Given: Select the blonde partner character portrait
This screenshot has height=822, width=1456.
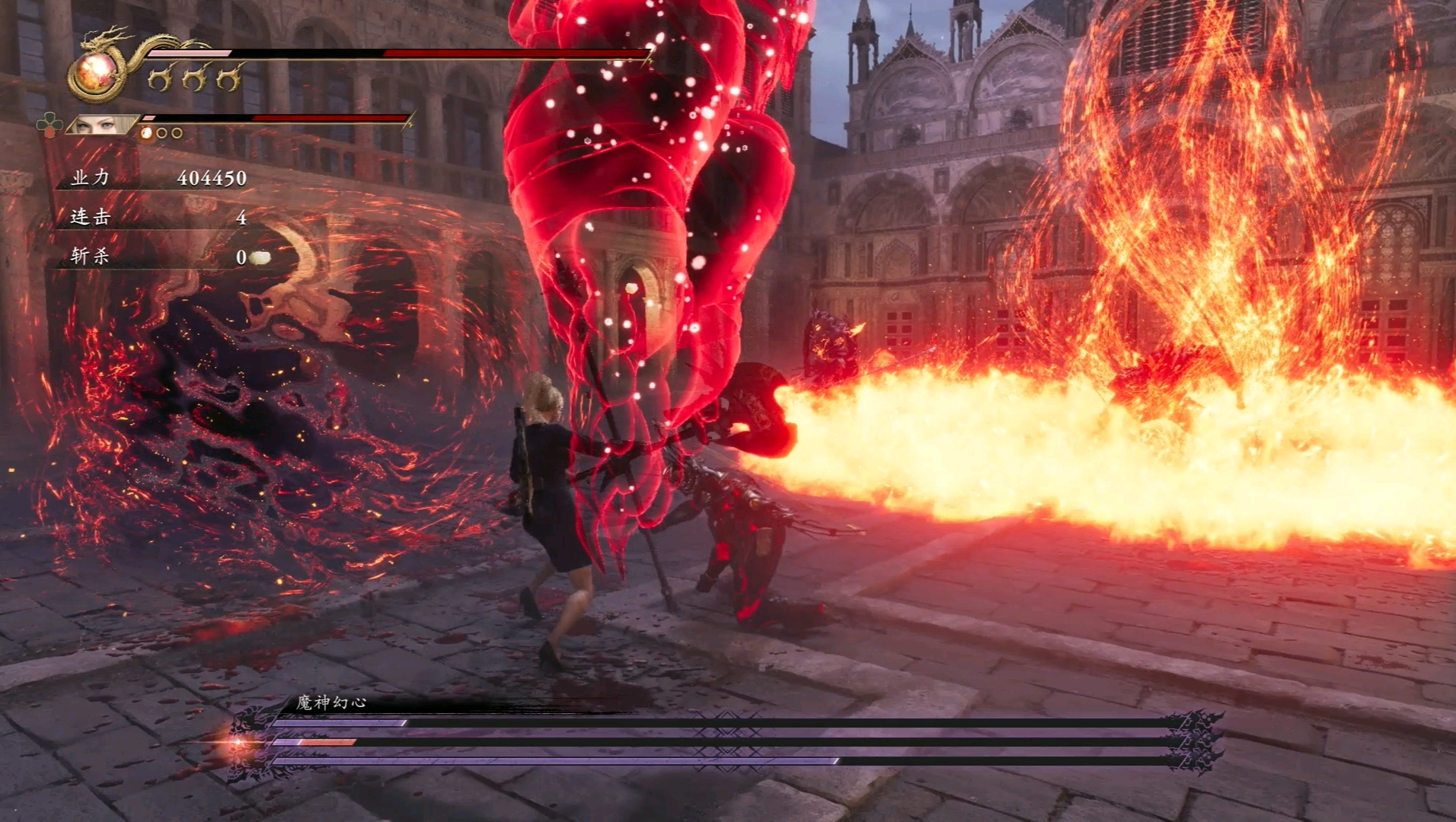Looking at the screenshot, I should 103,125.
